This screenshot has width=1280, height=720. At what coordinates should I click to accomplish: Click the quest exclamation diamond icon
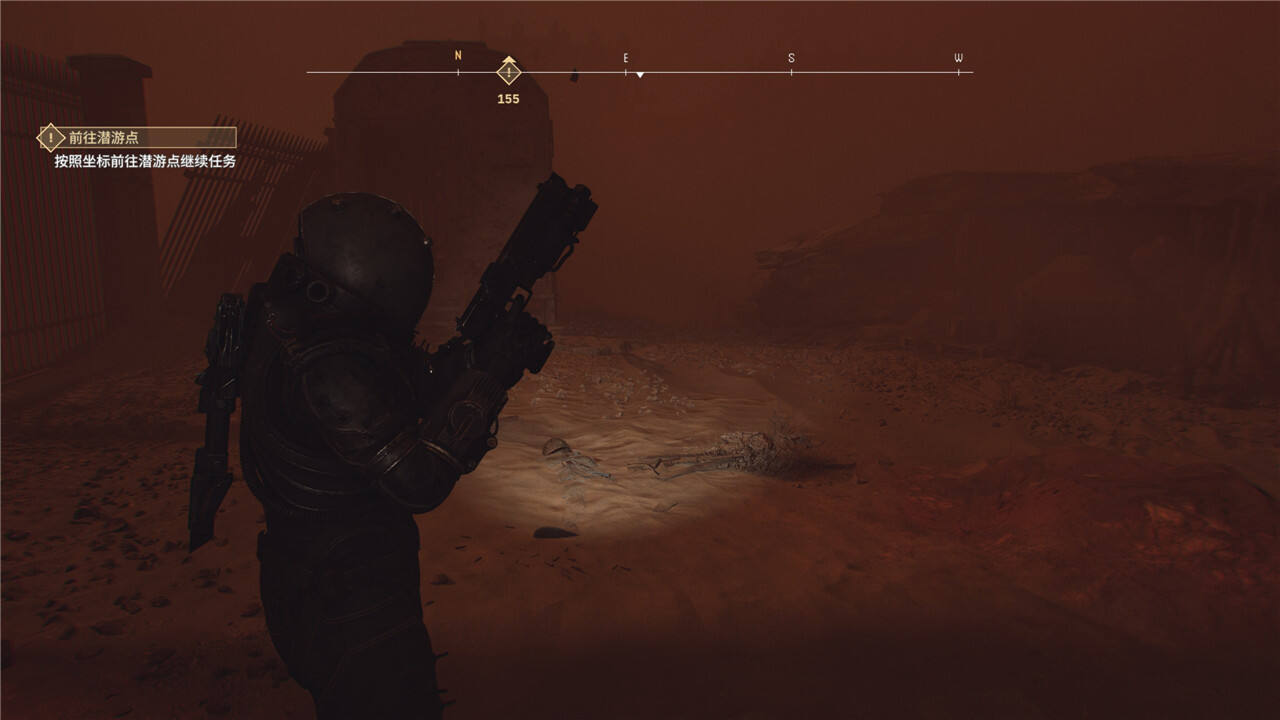(51, 138)
